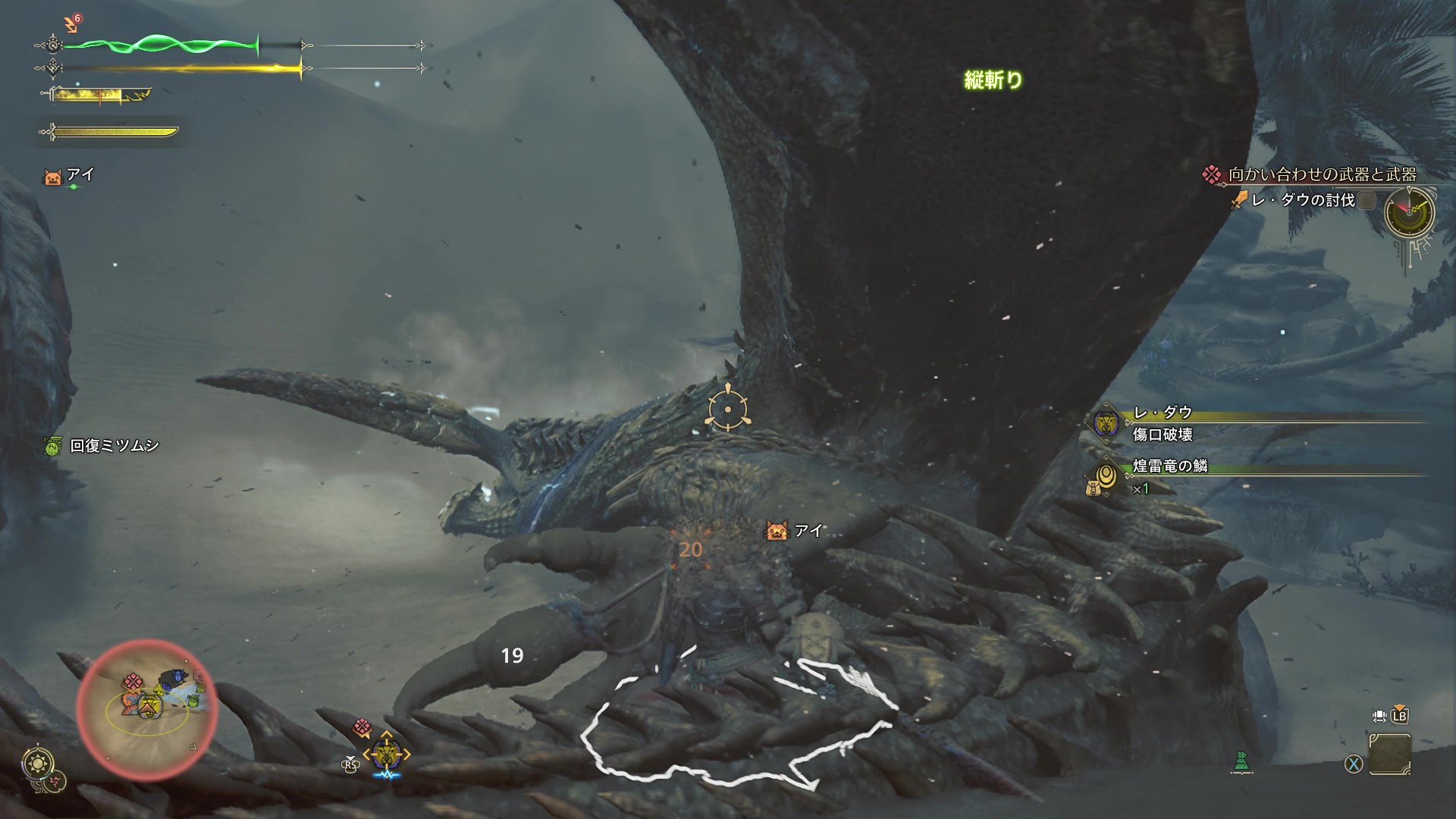The image size is (1456, 819).
Task: Click the targeted monster icon
Action: click(387, 755)
